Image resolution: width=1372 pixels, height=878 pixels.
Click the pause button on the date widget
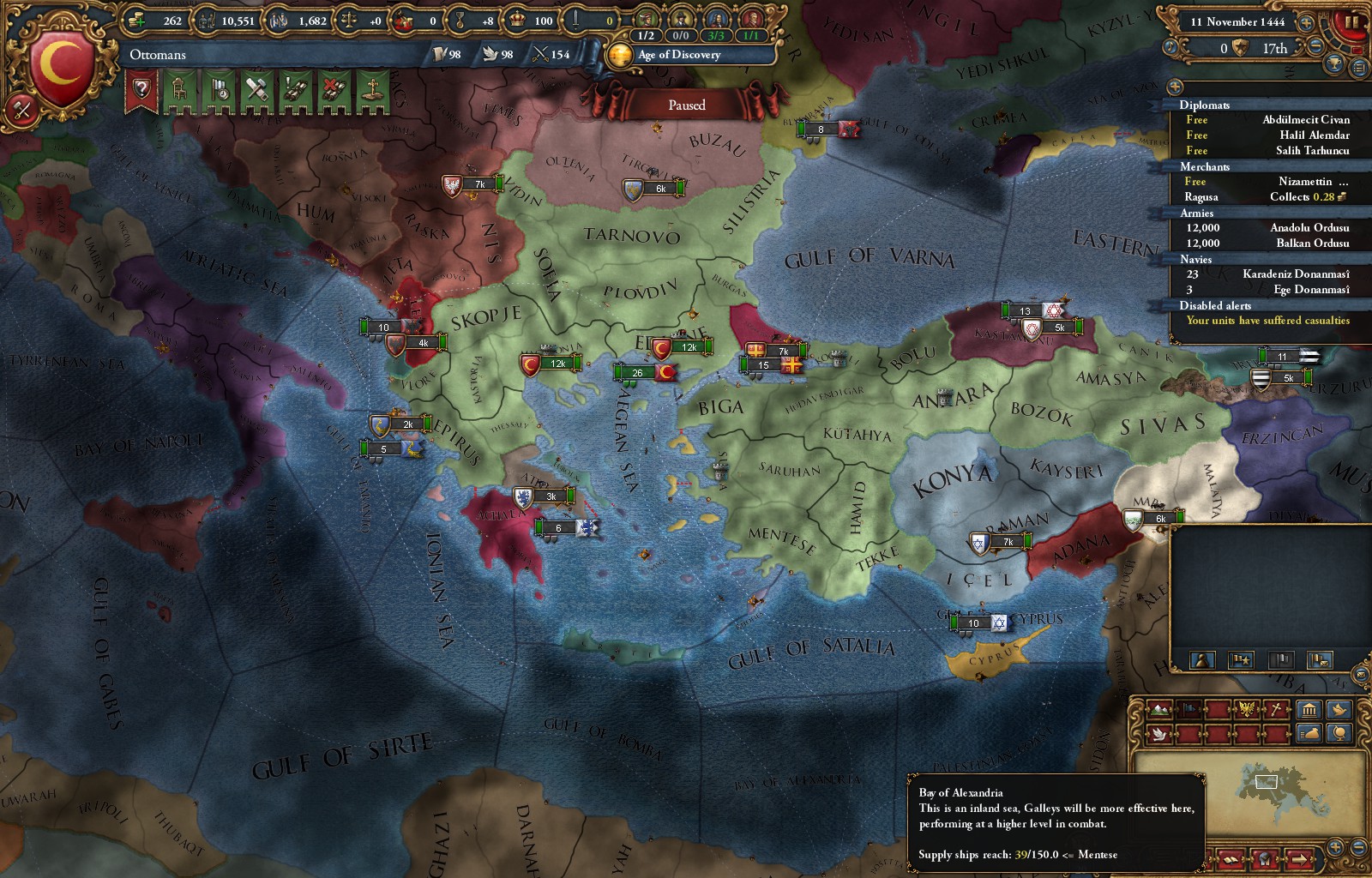point(1352,21)
